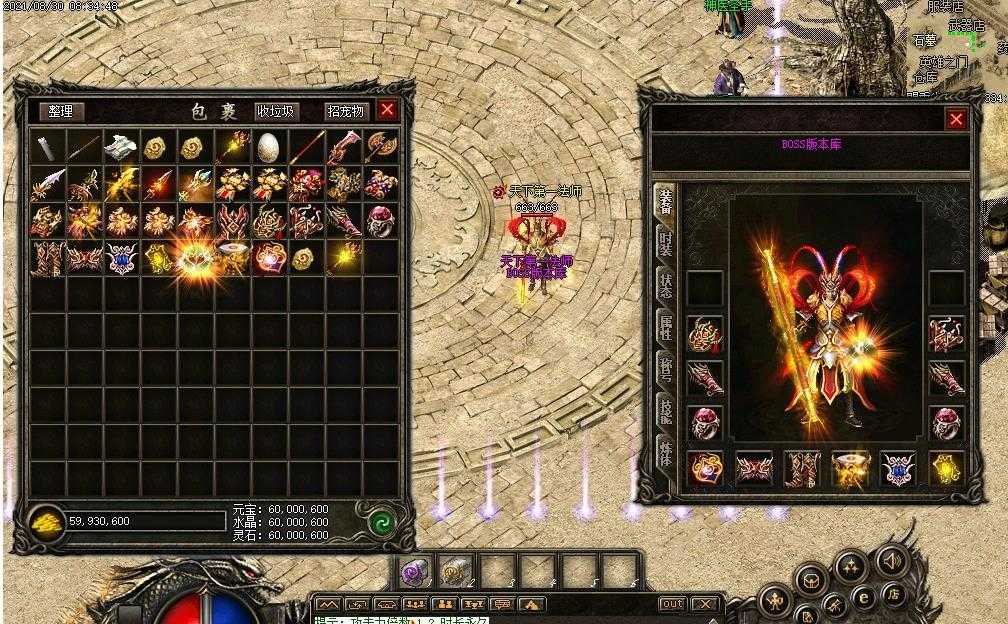This screenshot has width=1008, height=624.
Task: Select the blue gem medal in the bag
Action: (x=120, y=258)
